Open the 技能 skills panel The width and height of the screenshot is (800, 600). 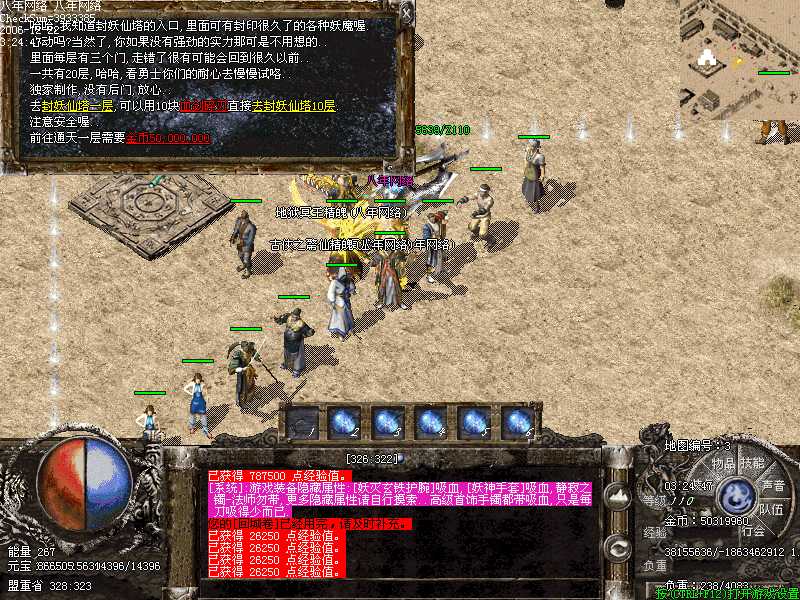click(752, 463)
